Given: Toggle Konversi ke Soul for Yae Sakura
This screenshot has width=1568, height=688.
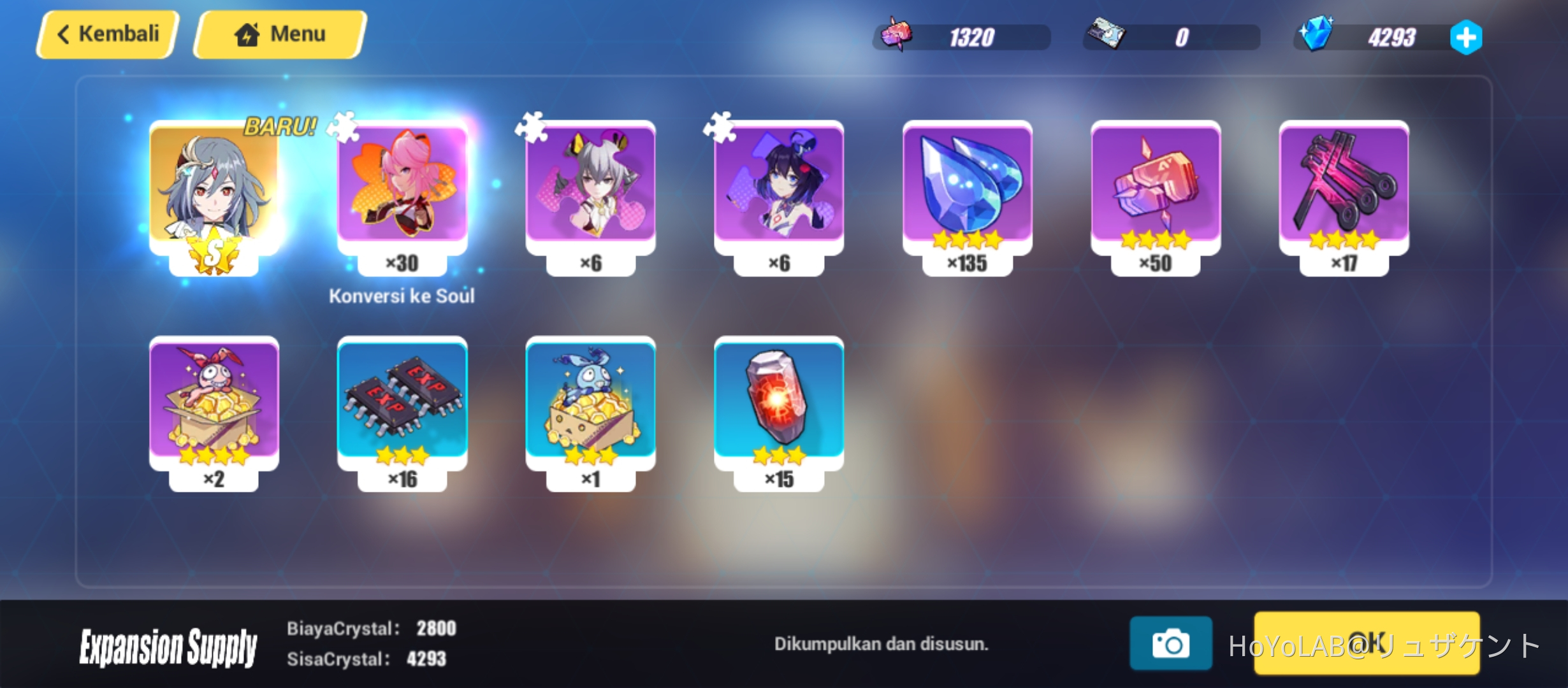Looking at the screenshot, I should (402, 296).
